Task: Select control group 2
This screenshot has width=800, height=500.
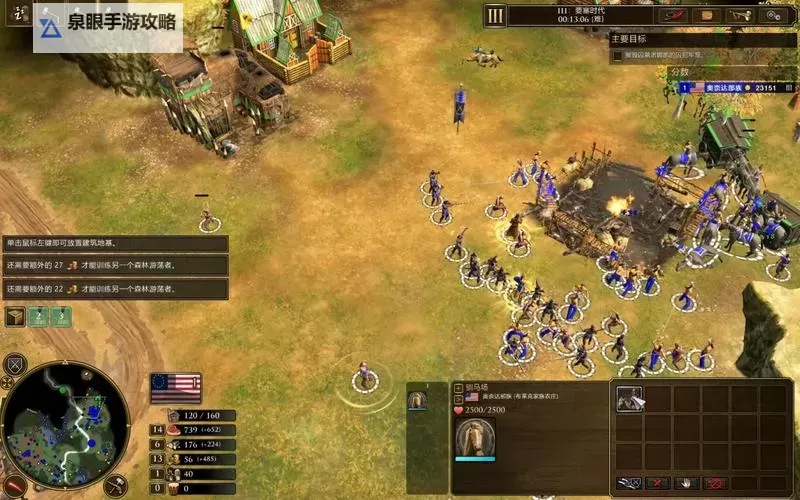Action: [x=39, y=316]
